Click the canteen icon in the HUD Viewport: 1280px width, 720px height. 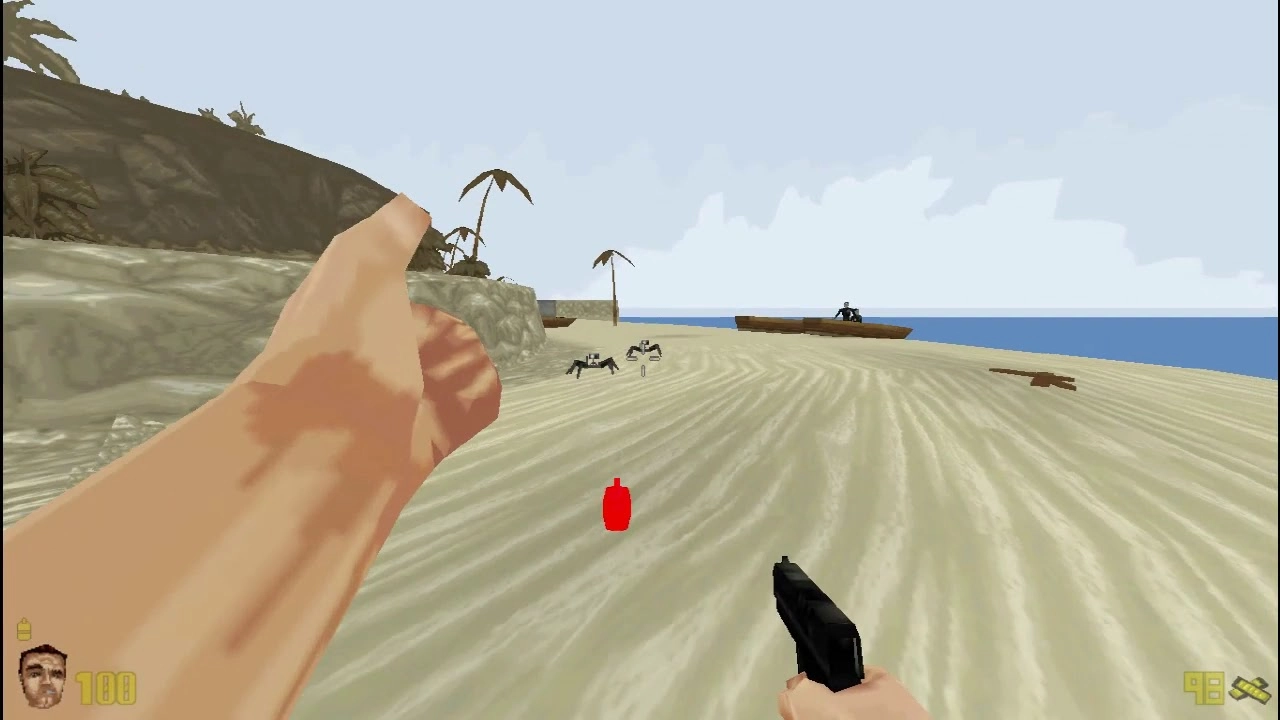[24, 630]
